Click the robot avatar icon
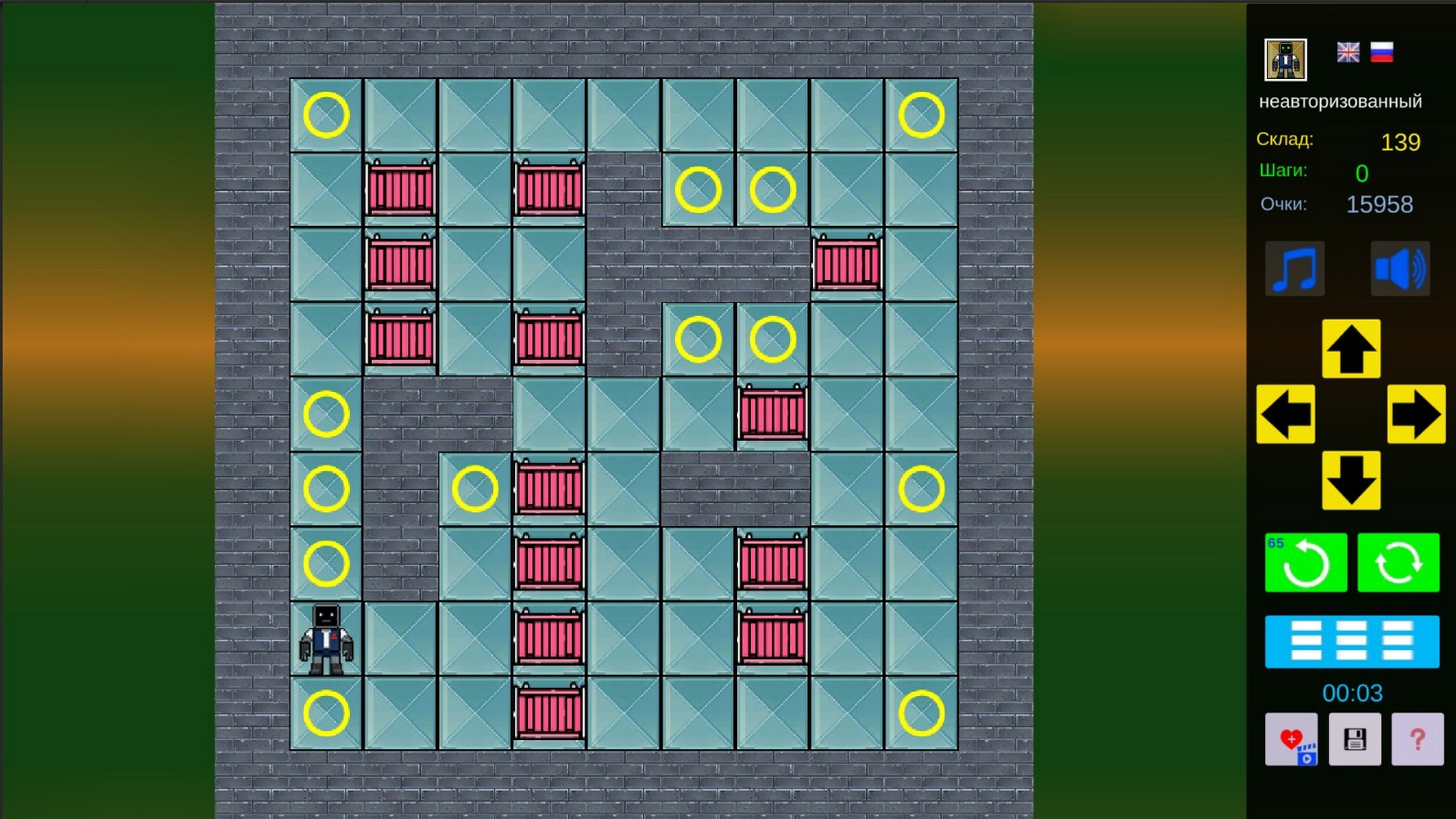Viewport: 1456px width, 819px height. pyautogui.click(x=1285, y=61)
